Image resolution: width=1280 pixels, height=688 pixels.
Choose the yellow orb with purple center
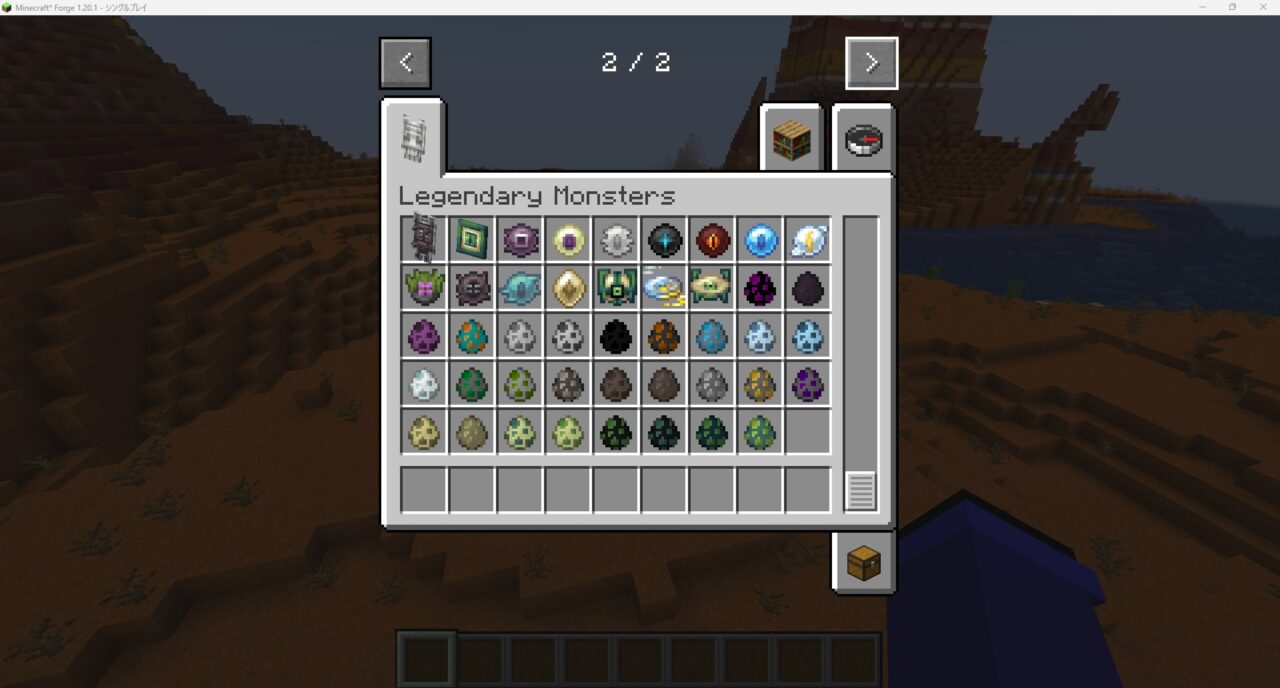click(x=568, y=240)
